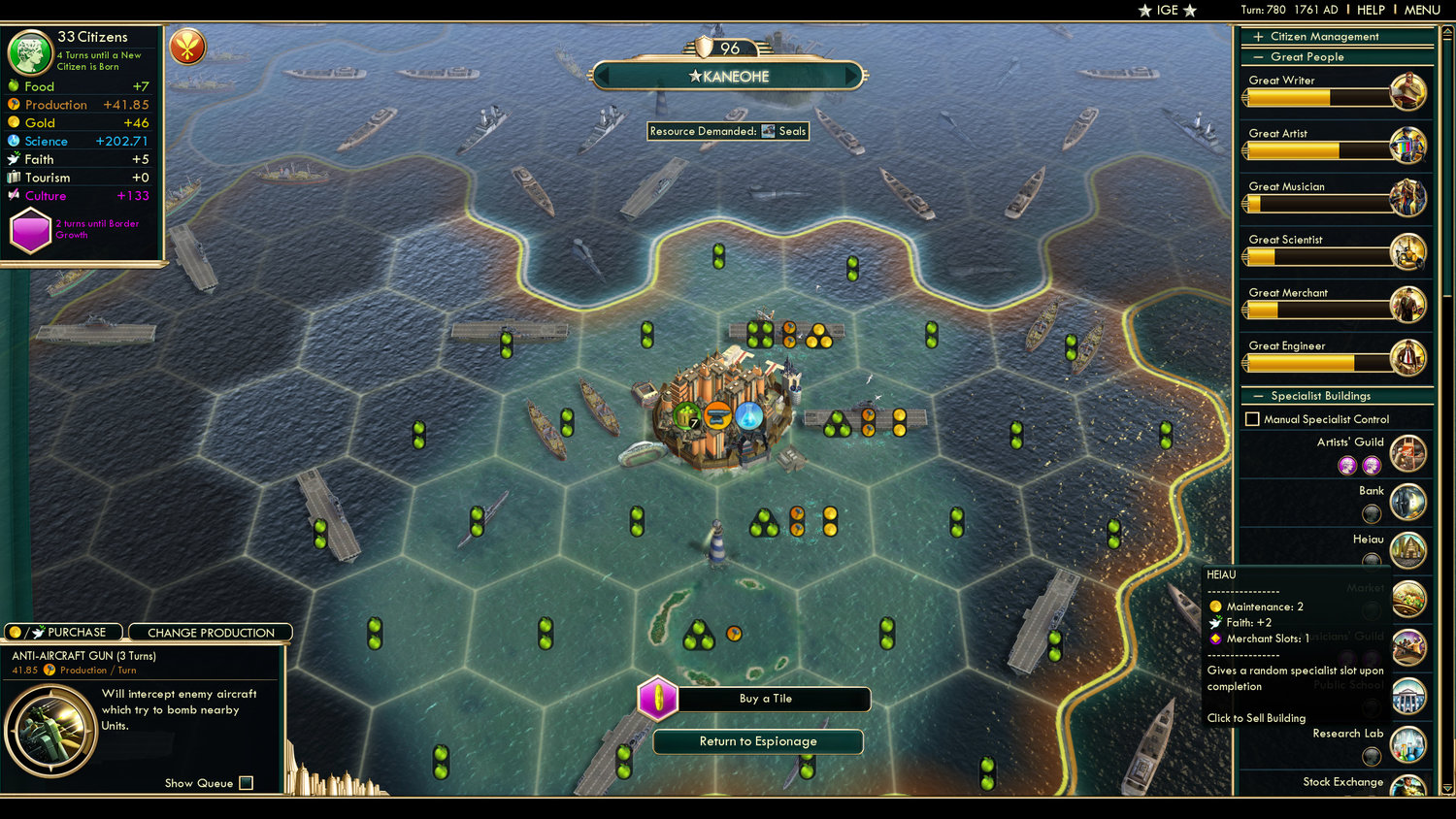The width and height of the screenshot is (1456, 819).
Task: Click the right arrow on the Kaneohe banner
Action: pos(852,76)
